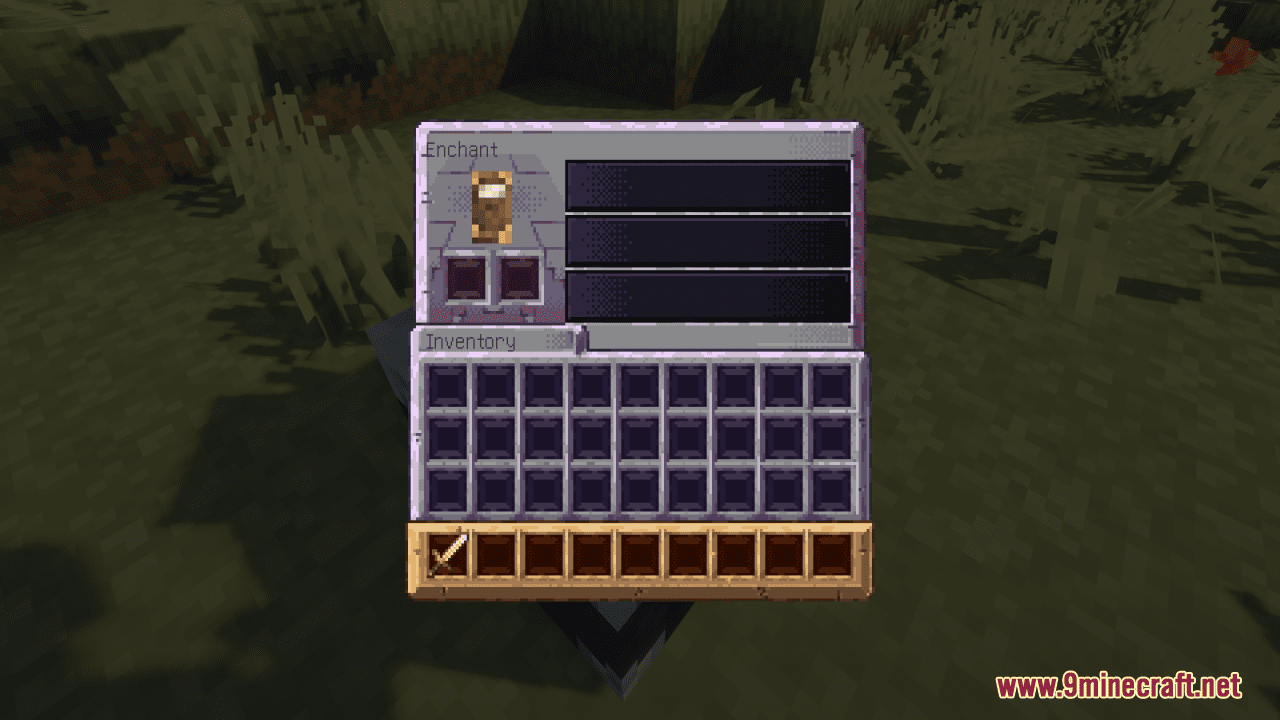The width and height of the screenshot is (1280, 720).
Task: Click the bottom-left inventory slot
Action: pyautogui.click(x=447, y=489)
